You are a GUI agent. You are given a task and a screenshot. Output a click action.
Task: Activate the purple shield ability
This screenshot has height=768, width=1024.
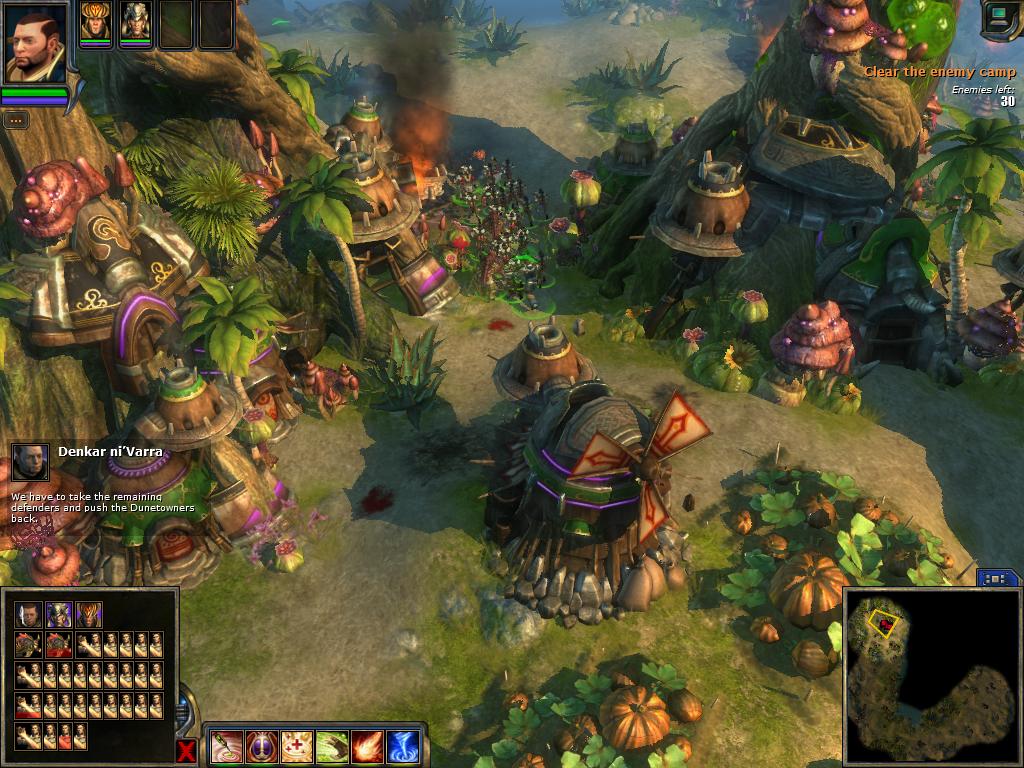(x=262, y=746)
